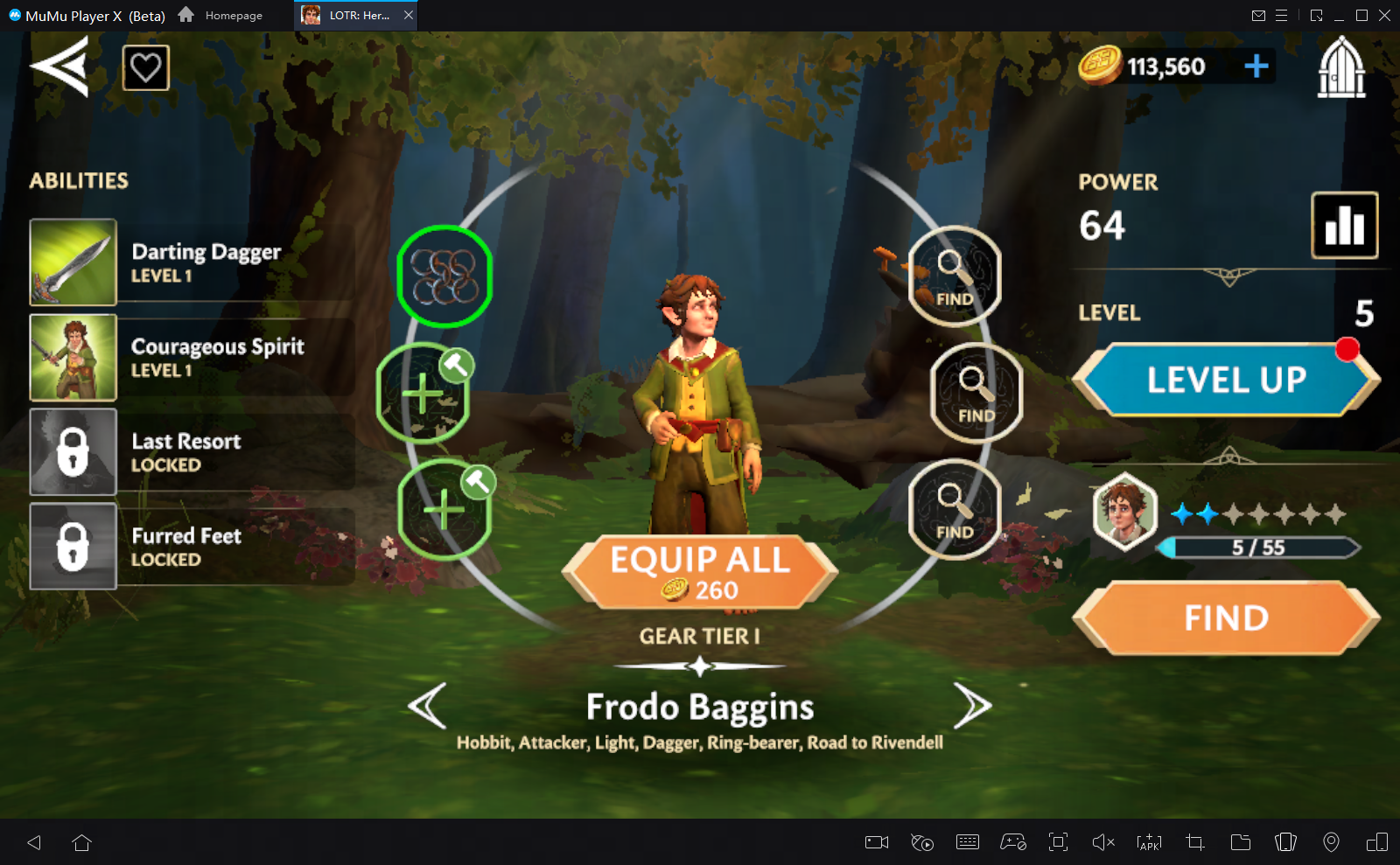Return home via the gate icon
This screenshot has width=1400, height=865.
pyautogui.click(x=1340, y=67)
